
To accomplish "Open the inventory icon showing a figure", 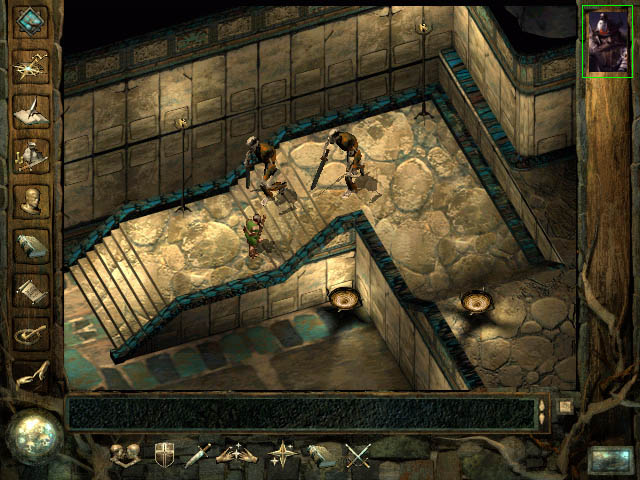I will click(x=30, y=154).
